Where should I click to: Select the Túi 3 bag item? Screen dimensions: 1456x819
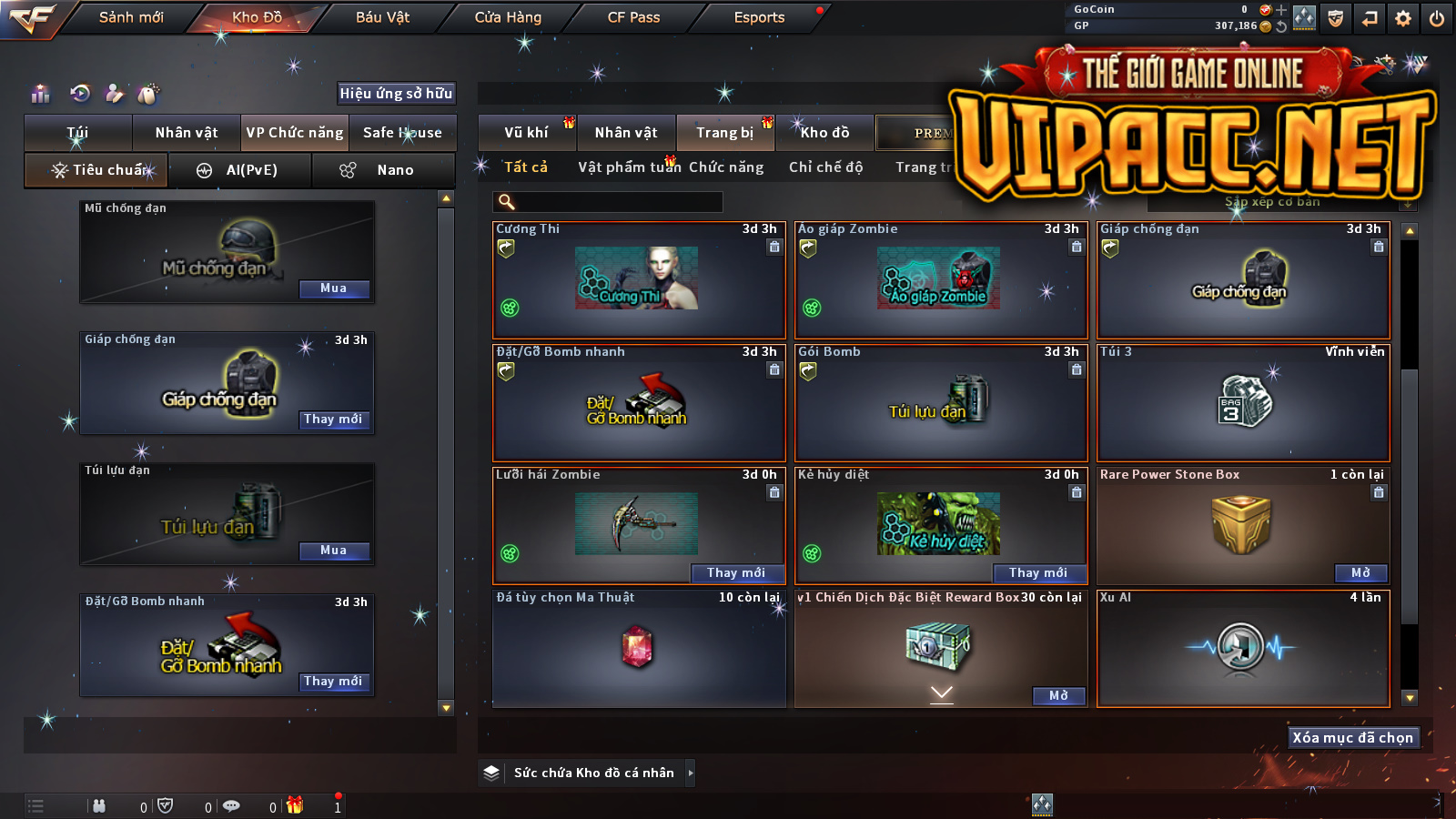coord(1243,403)
